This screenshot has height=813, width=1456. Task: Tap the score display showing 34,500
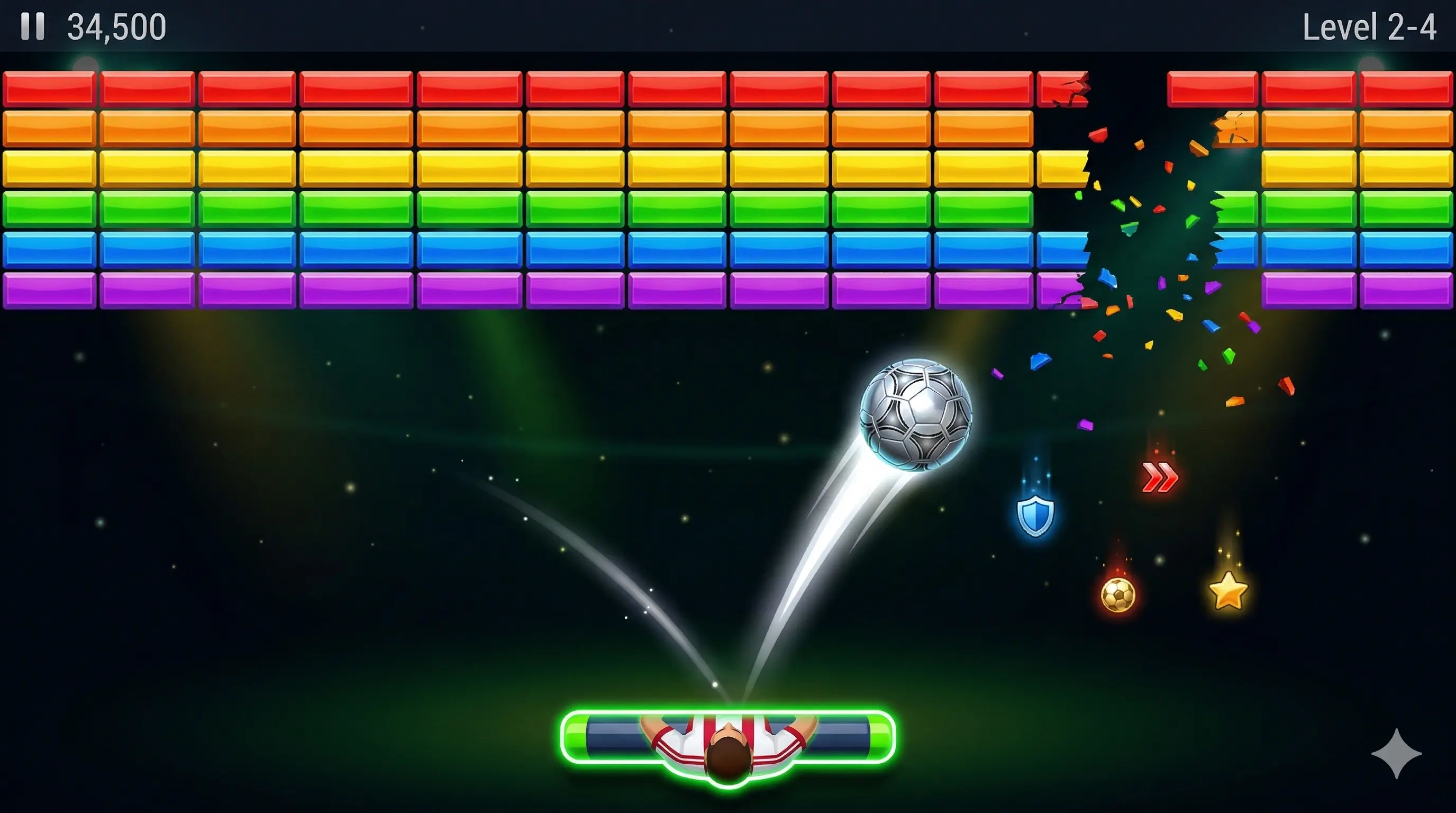116,26
